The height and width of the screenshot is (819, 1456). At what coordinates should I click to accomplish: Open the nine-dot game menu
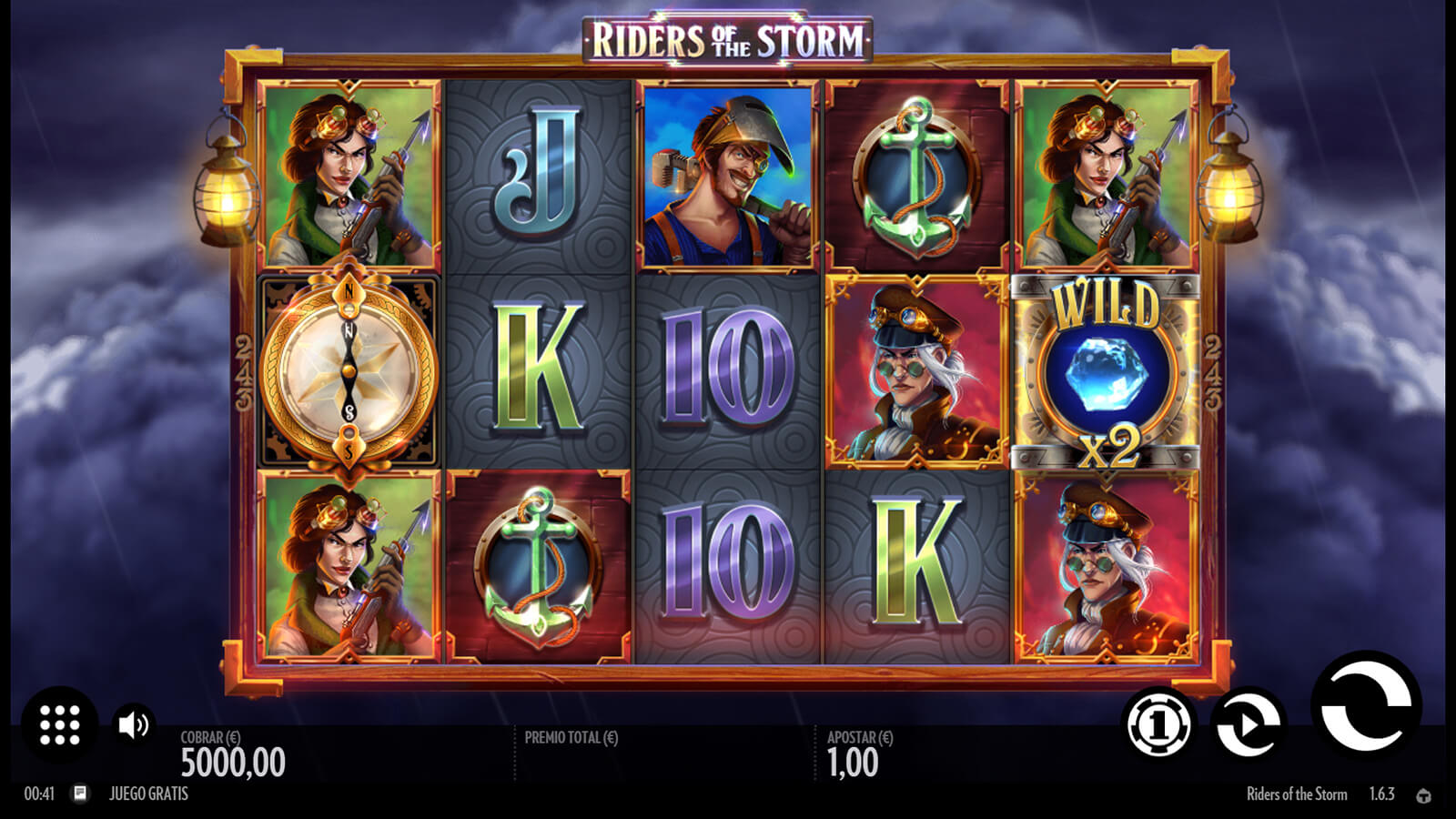point(60,724)
